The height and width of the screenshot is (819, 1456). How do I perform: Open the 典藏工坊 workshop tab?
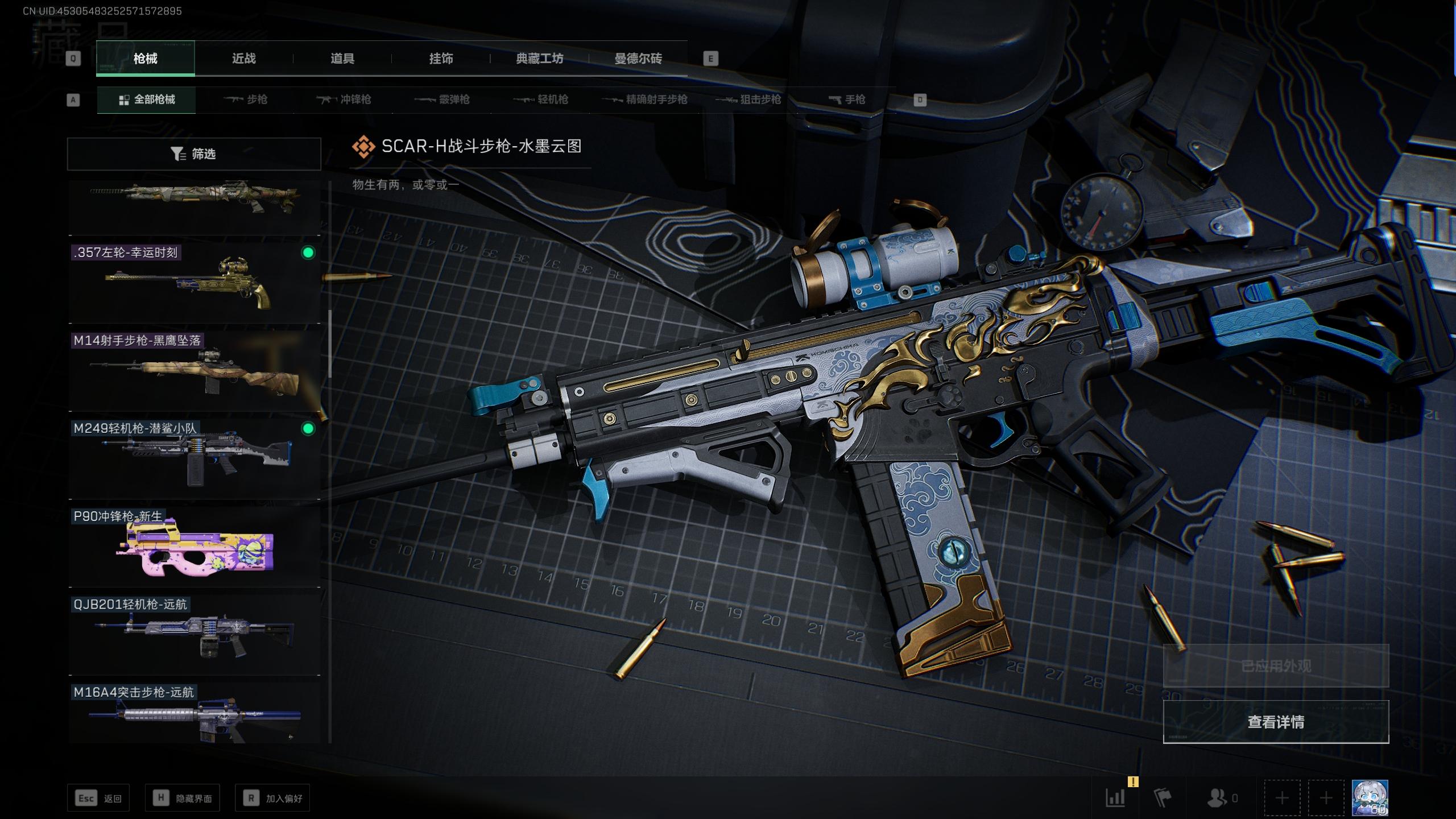tap(539, 59)
